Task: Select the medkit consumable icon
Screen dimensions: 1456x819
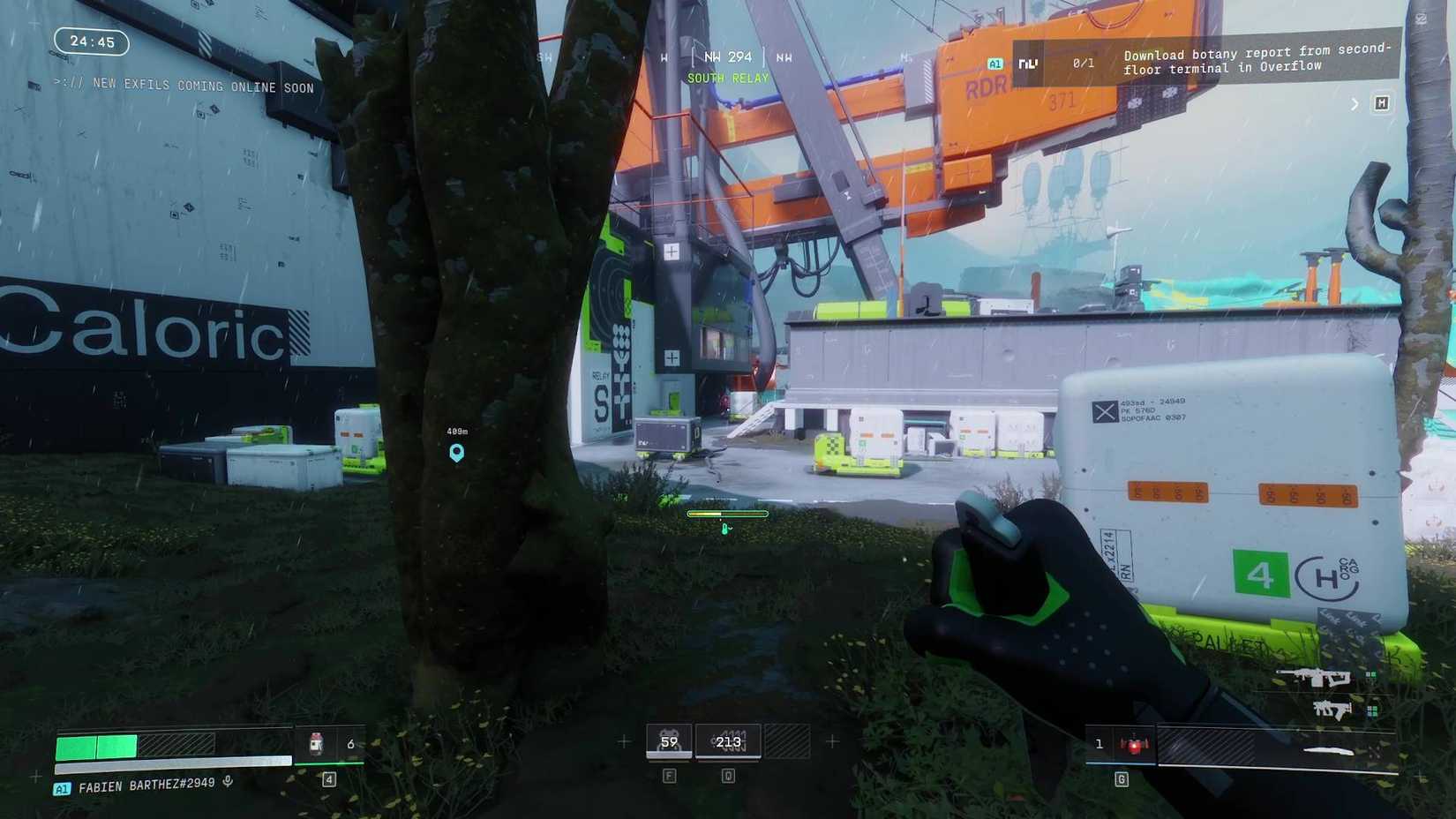Action: [x=316, y=741]
